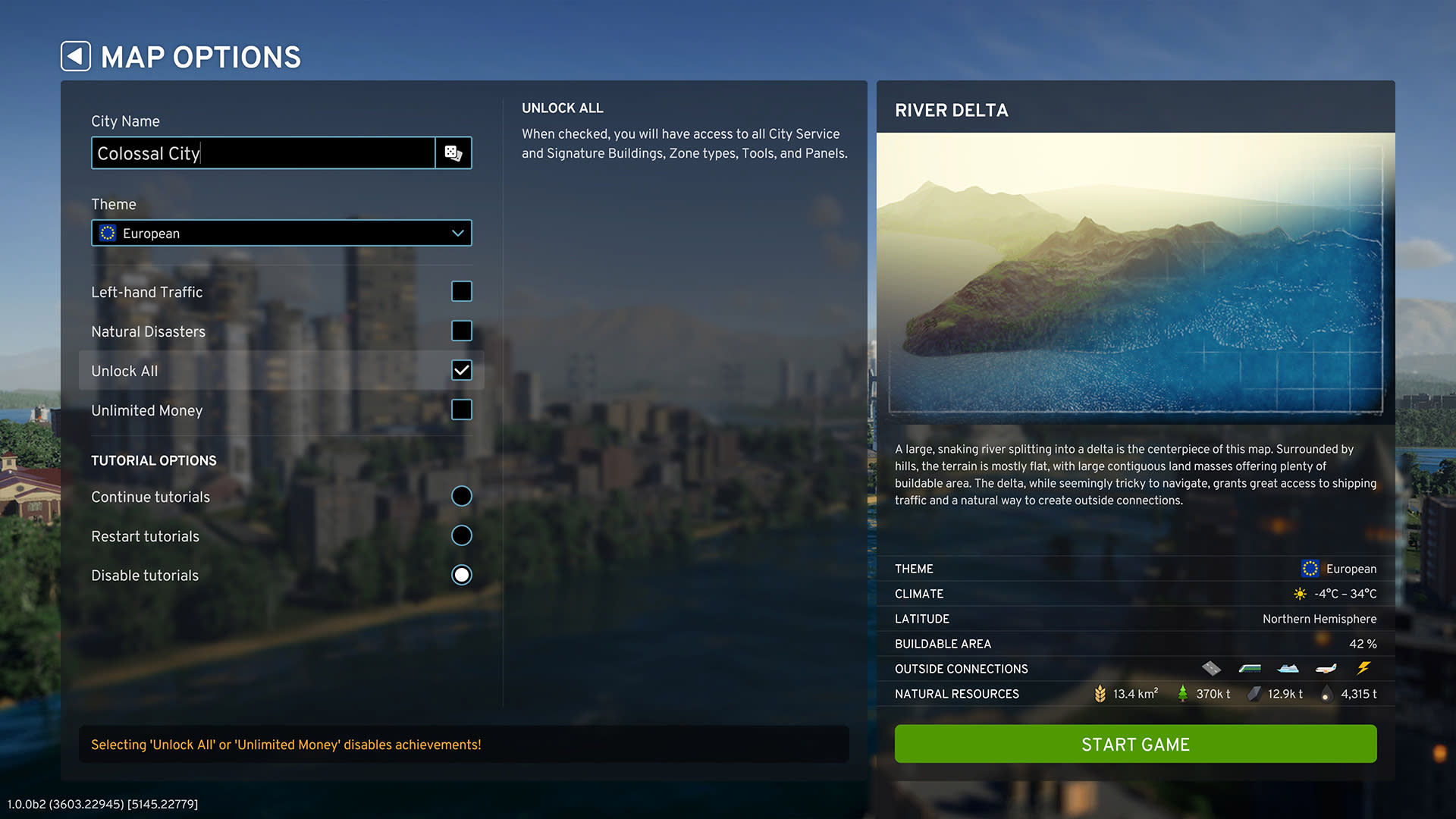Select Continue tutorials option
The image size is (1456, 819).
point(461,496)
